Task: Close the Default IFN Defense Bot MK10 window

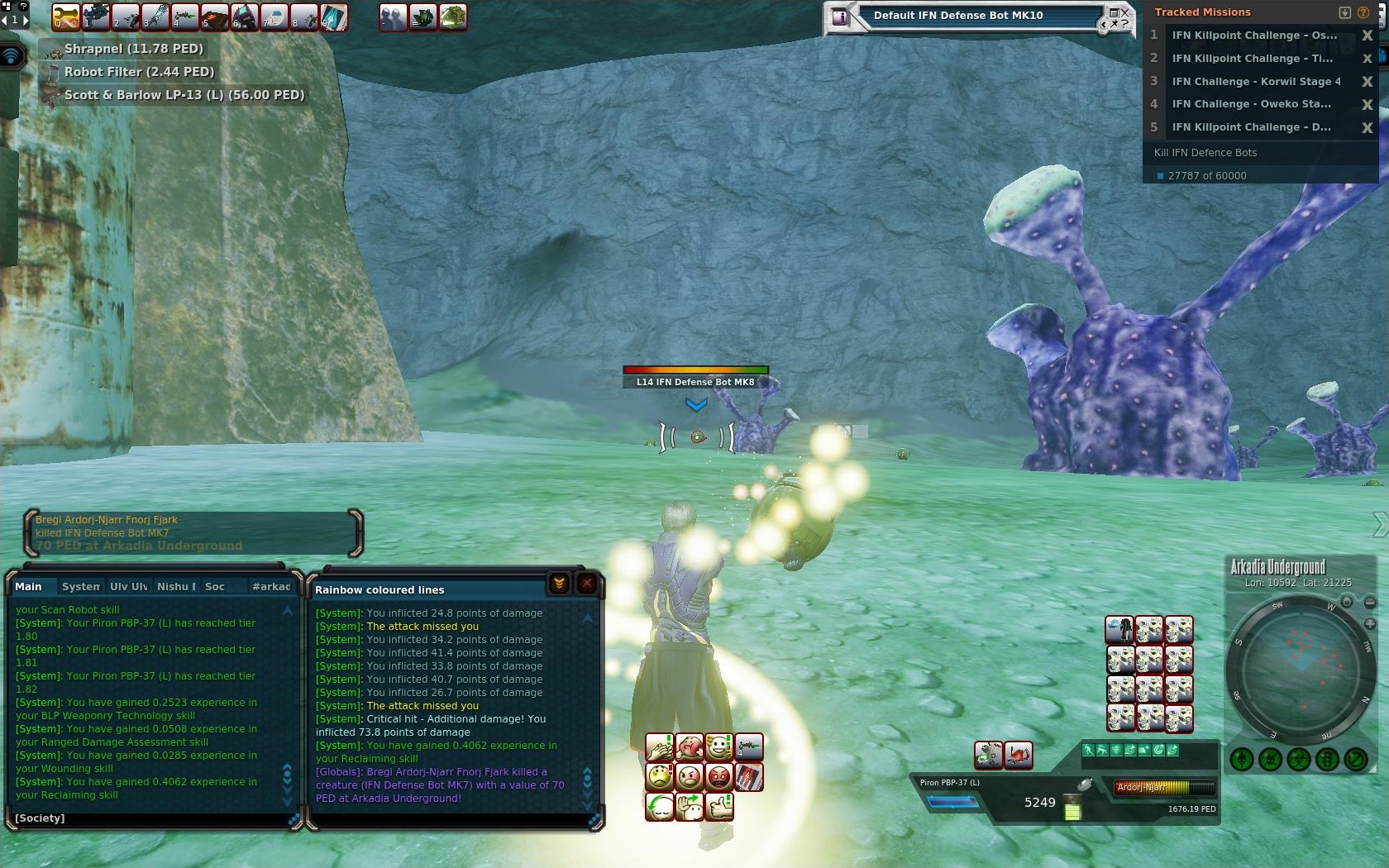Action: point(1124,12)
